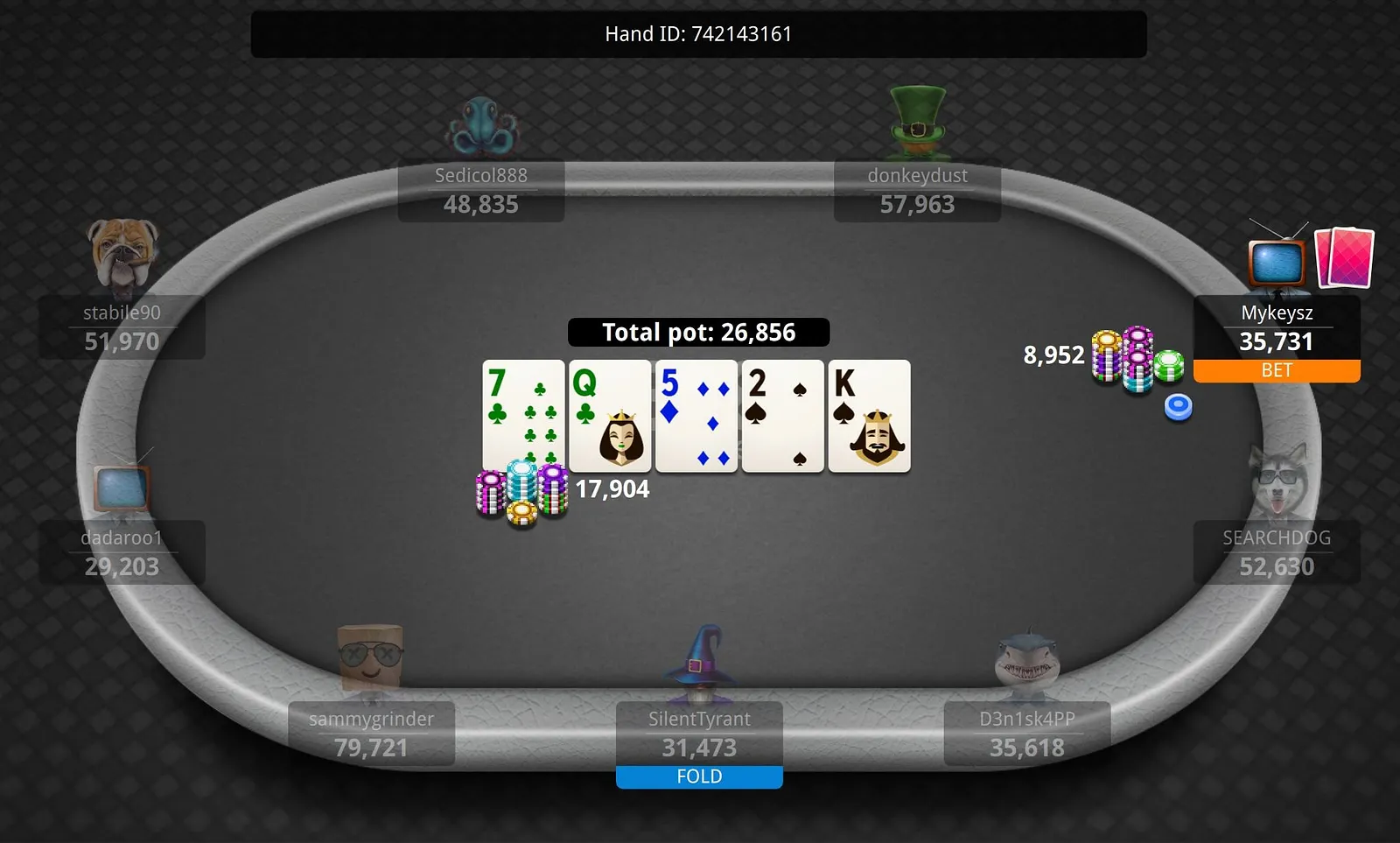Select Mykeysz's face-down hole cards
The width and height of the screenshot is (1400, 843).
[x=1344, y=257]
